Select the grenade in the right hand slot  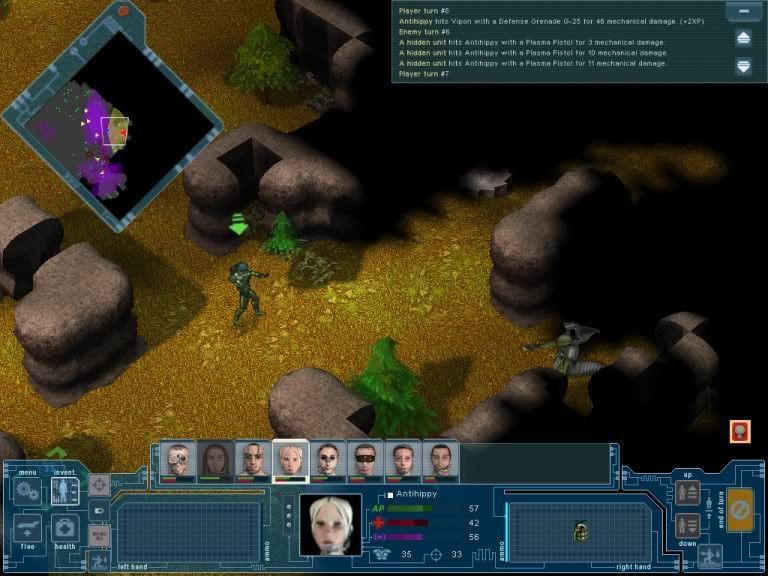(x=581, y=531)
